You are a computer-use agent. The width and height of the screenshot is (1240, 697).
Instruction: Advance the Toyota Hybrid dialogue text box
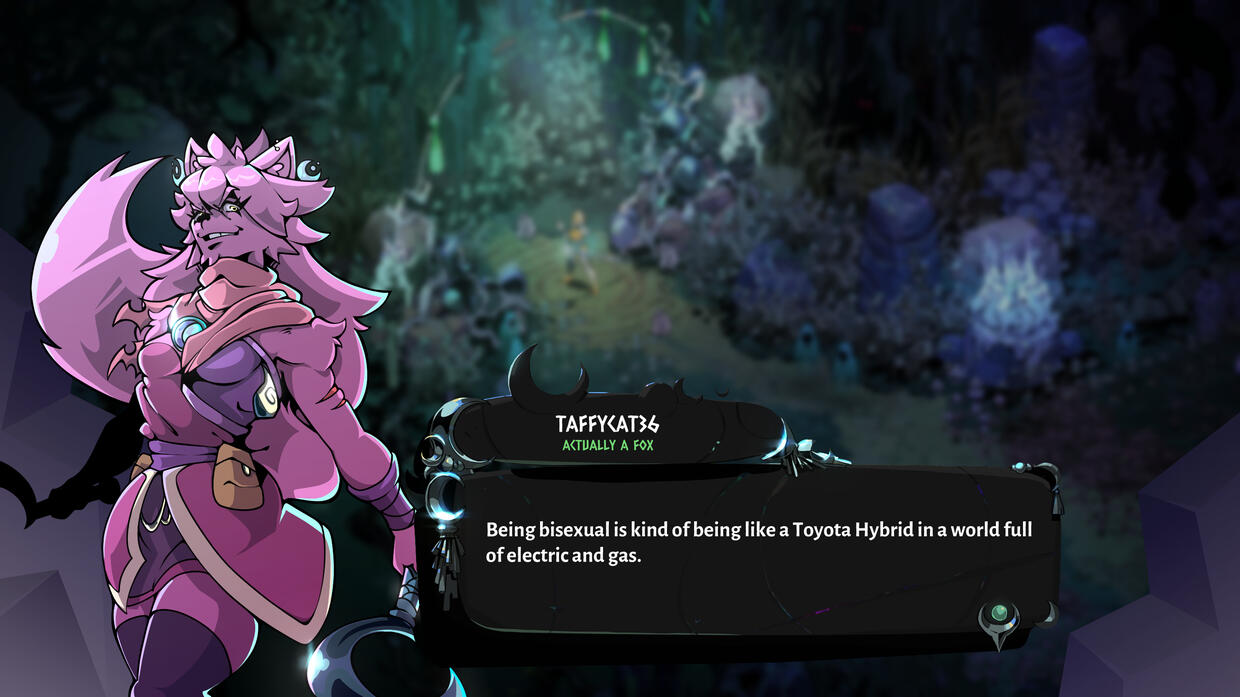tap(757, 546)
